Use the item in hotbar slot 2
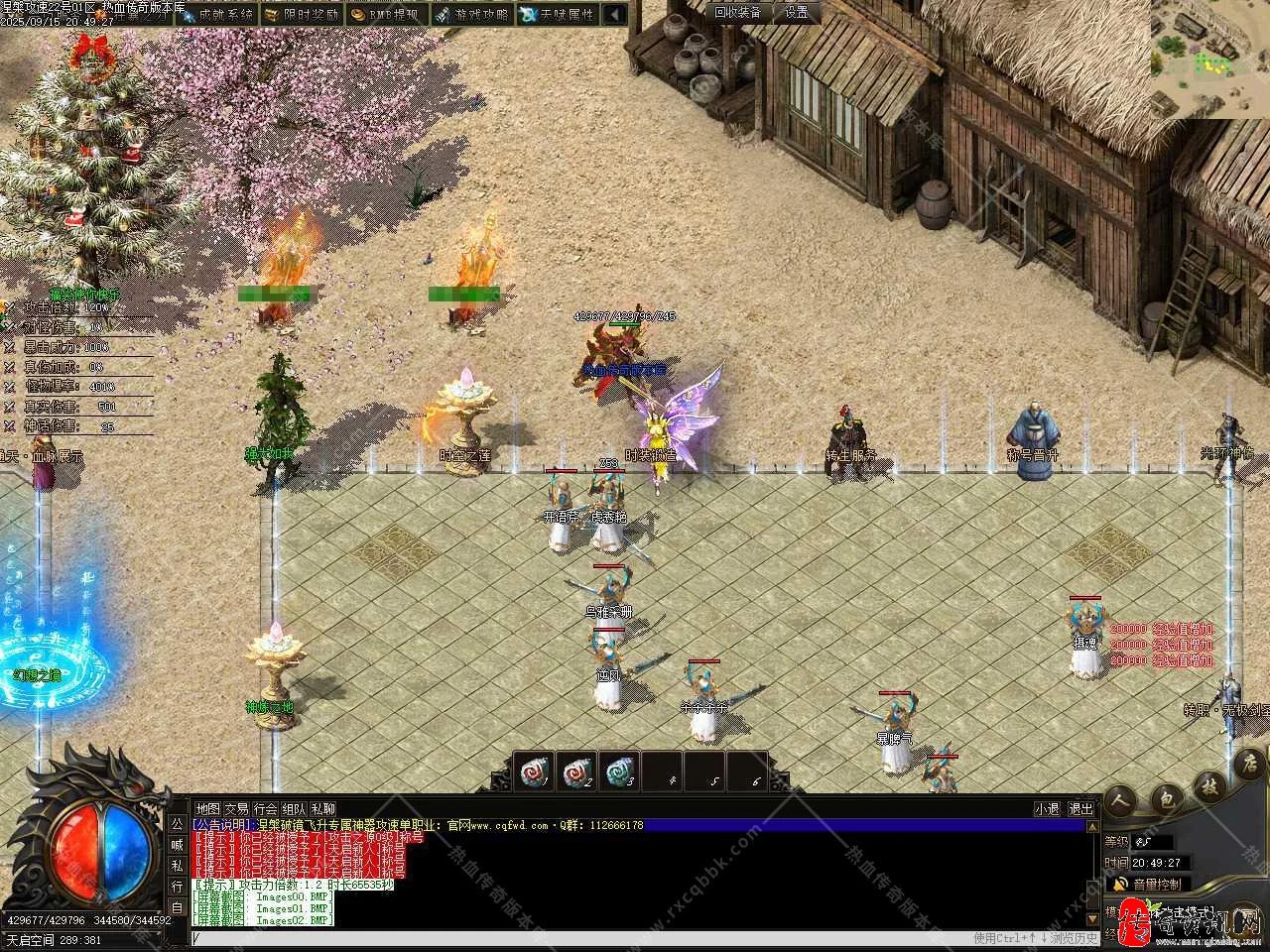Viewport: 1270px width, 952px height. pyautogui.click(x=576, y=771)
